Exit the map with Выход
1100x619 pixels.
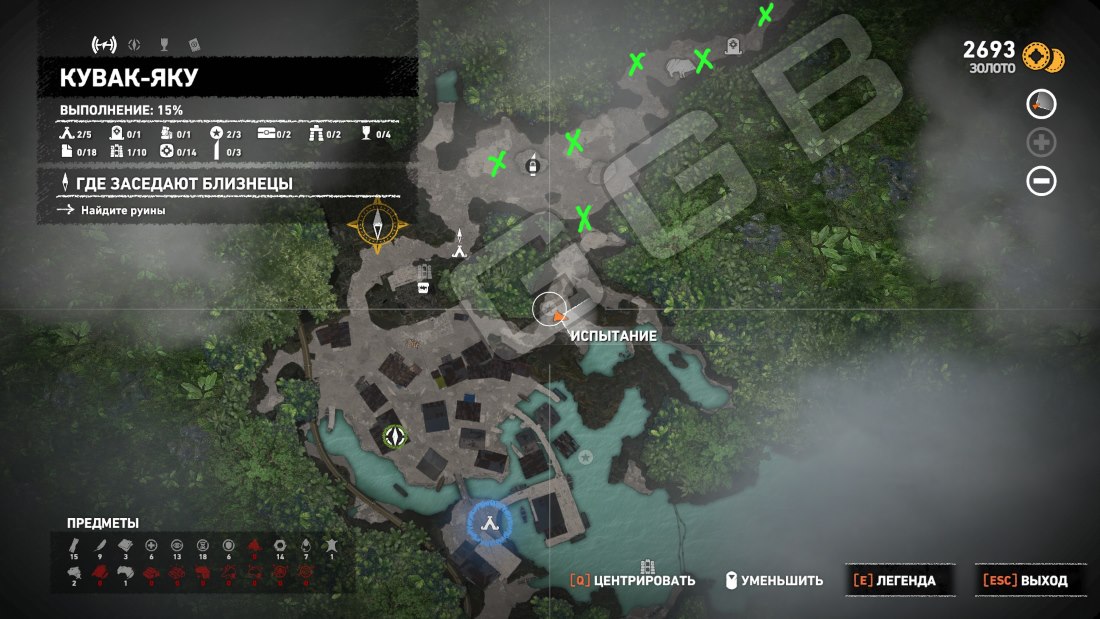(1024, 580)
